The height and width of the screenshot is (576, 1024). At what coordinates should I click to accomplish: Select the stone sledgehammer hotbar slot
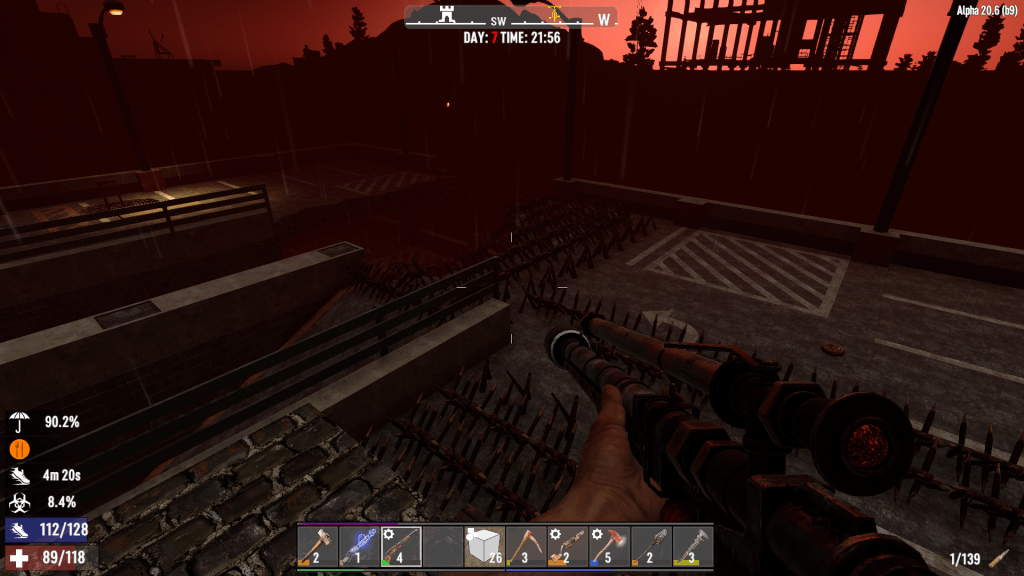317,547
